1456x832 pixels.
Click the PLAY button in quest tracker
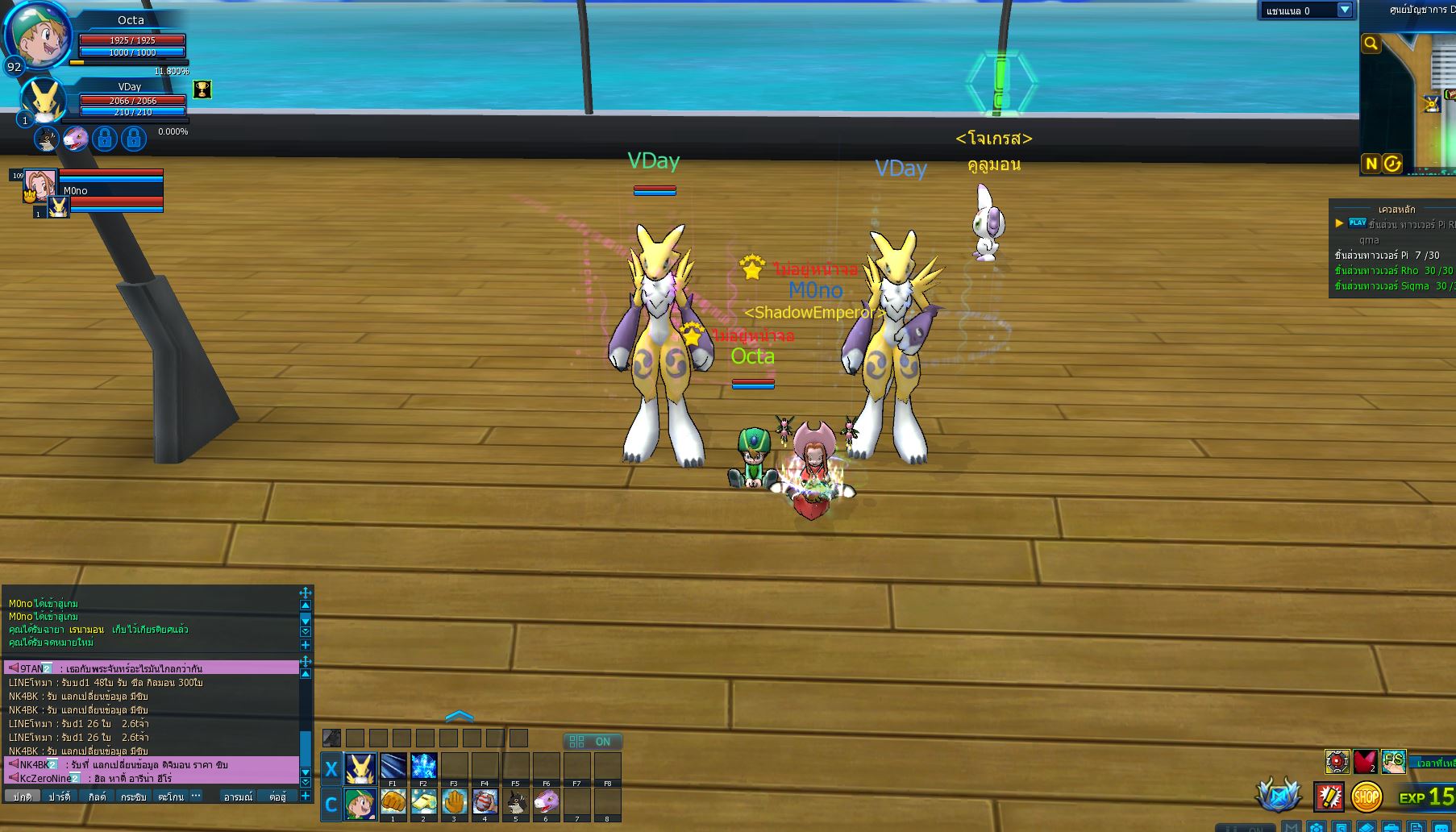[x=1358, y=223]
